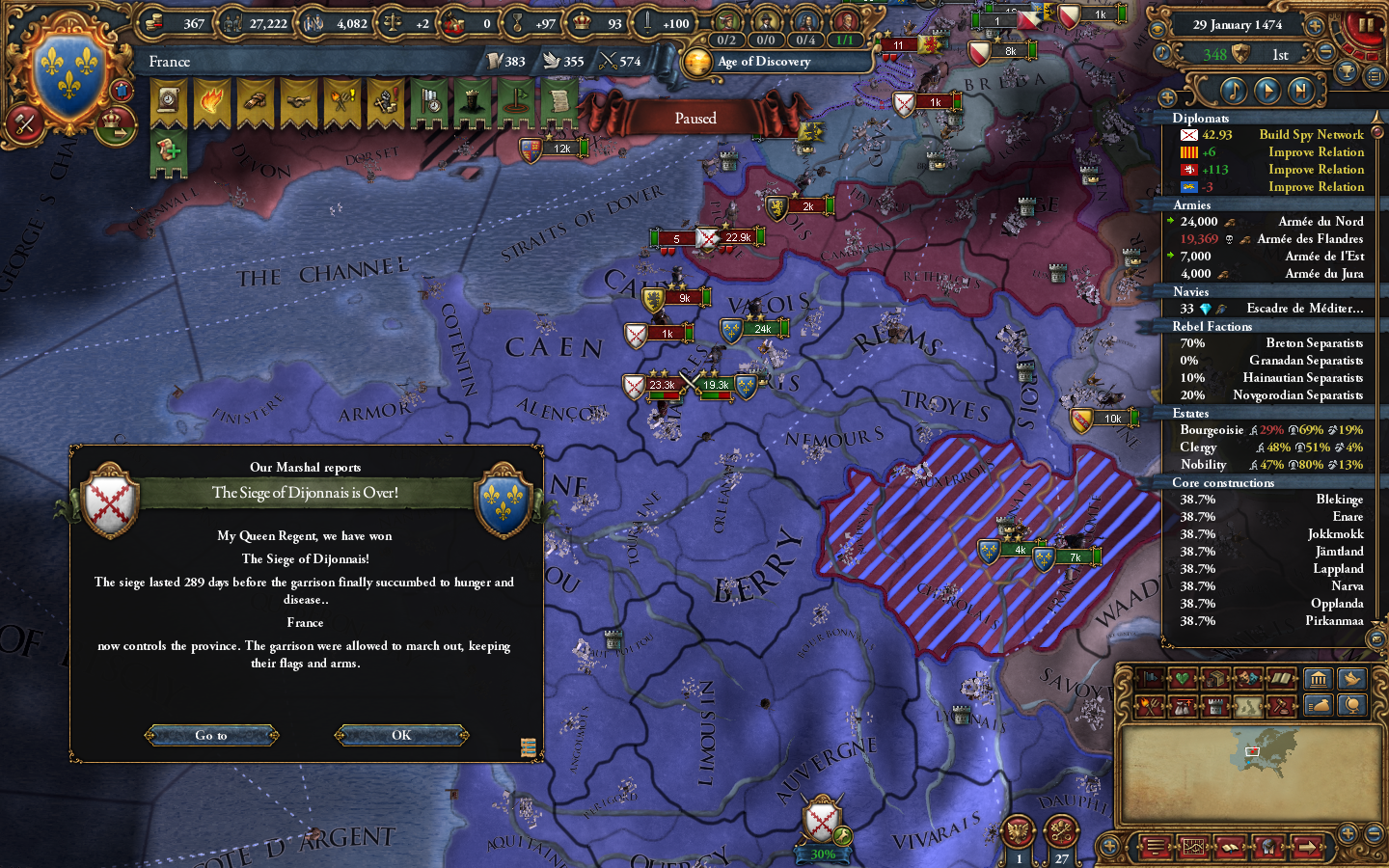This screenshot has height=868, width=1389.
Task: Click the globe find-province icon under the minimap
Action: pyautogui.click(x=1267, y=846)
